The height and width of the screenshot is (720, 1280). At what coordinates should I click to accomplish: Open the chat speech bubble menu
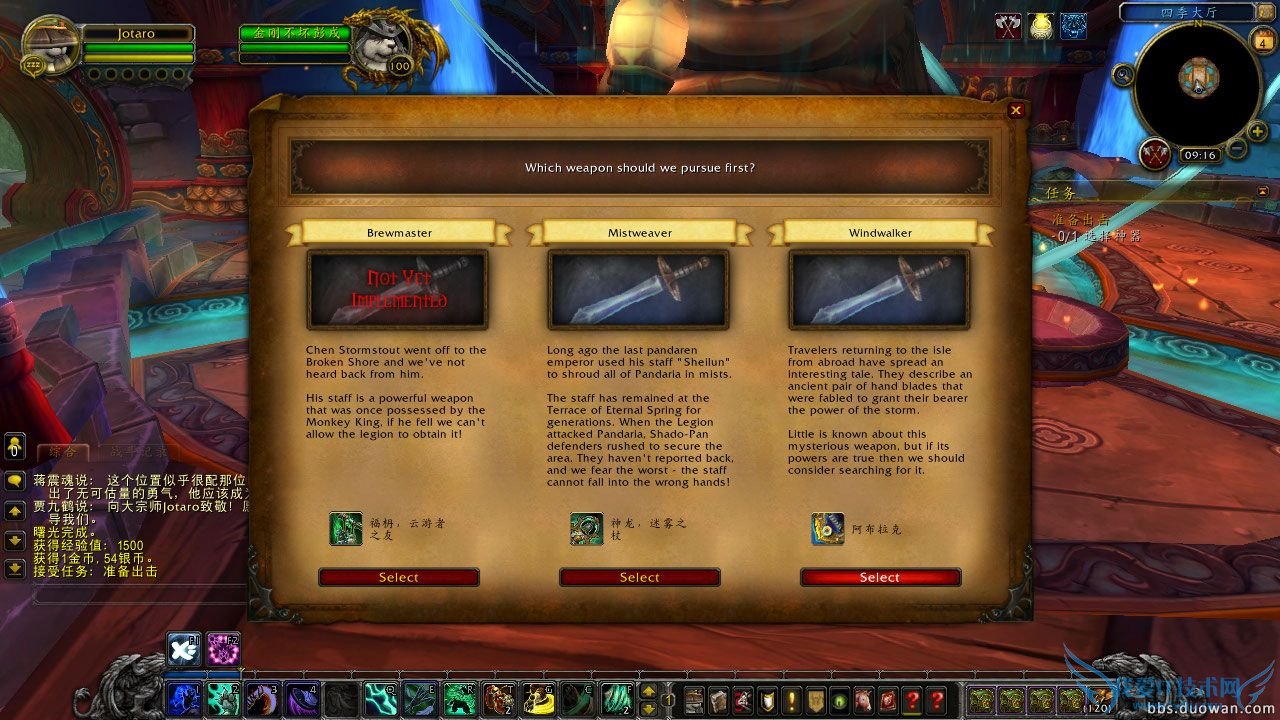point(15,481)
